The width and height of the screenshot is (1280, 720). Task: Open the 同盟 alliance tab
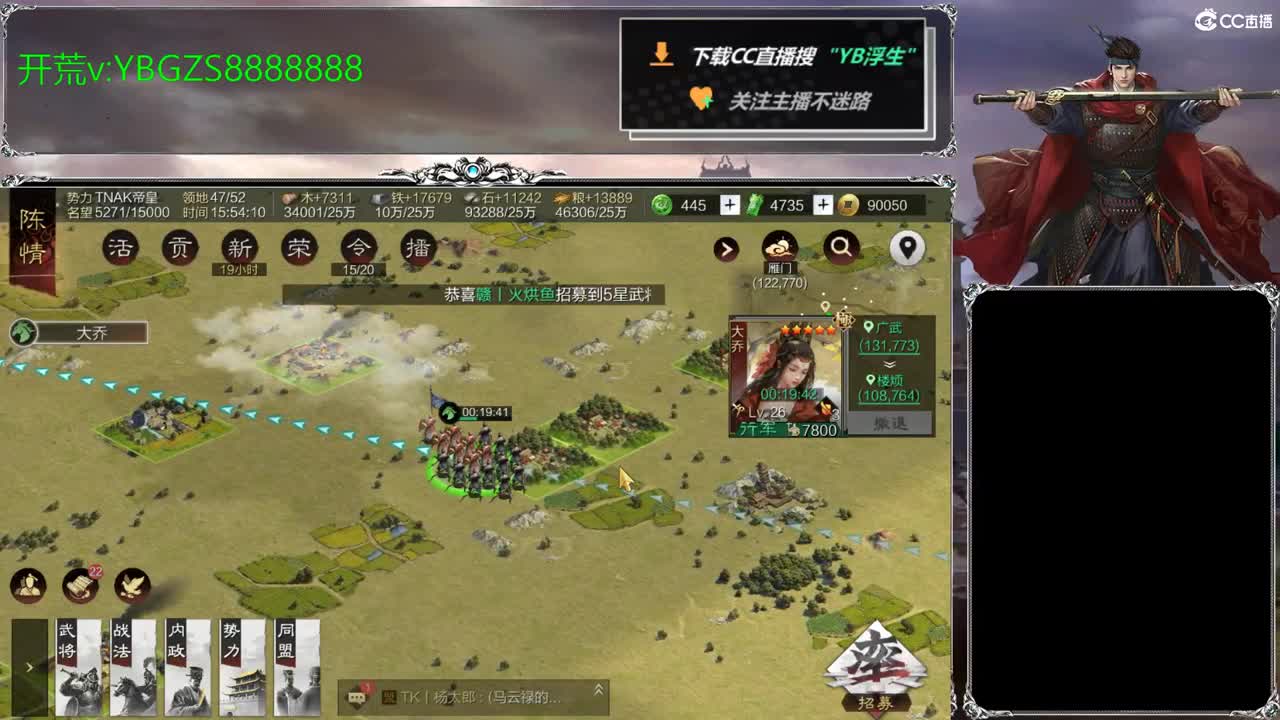coord(297,665)
